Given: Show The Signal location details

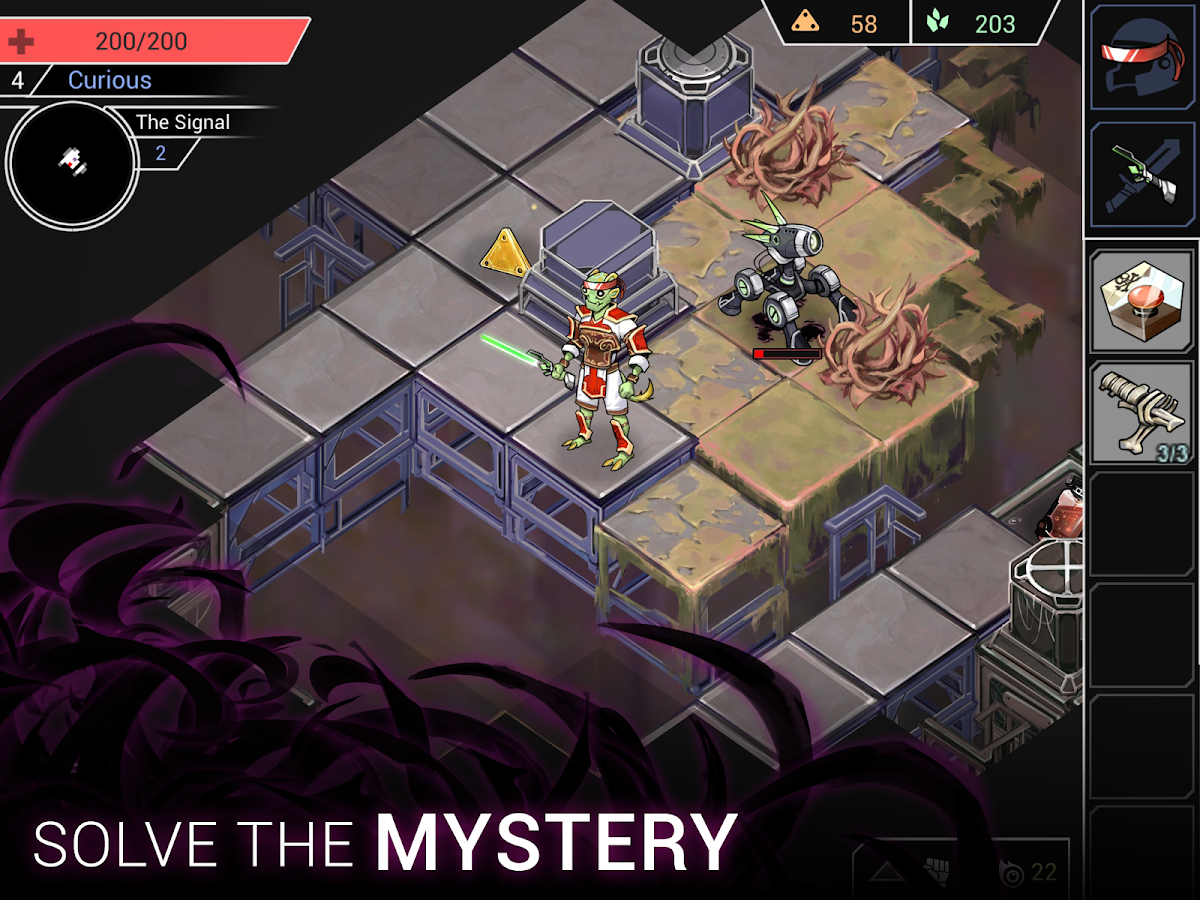Looking at the screenshot, I should 182,123.
